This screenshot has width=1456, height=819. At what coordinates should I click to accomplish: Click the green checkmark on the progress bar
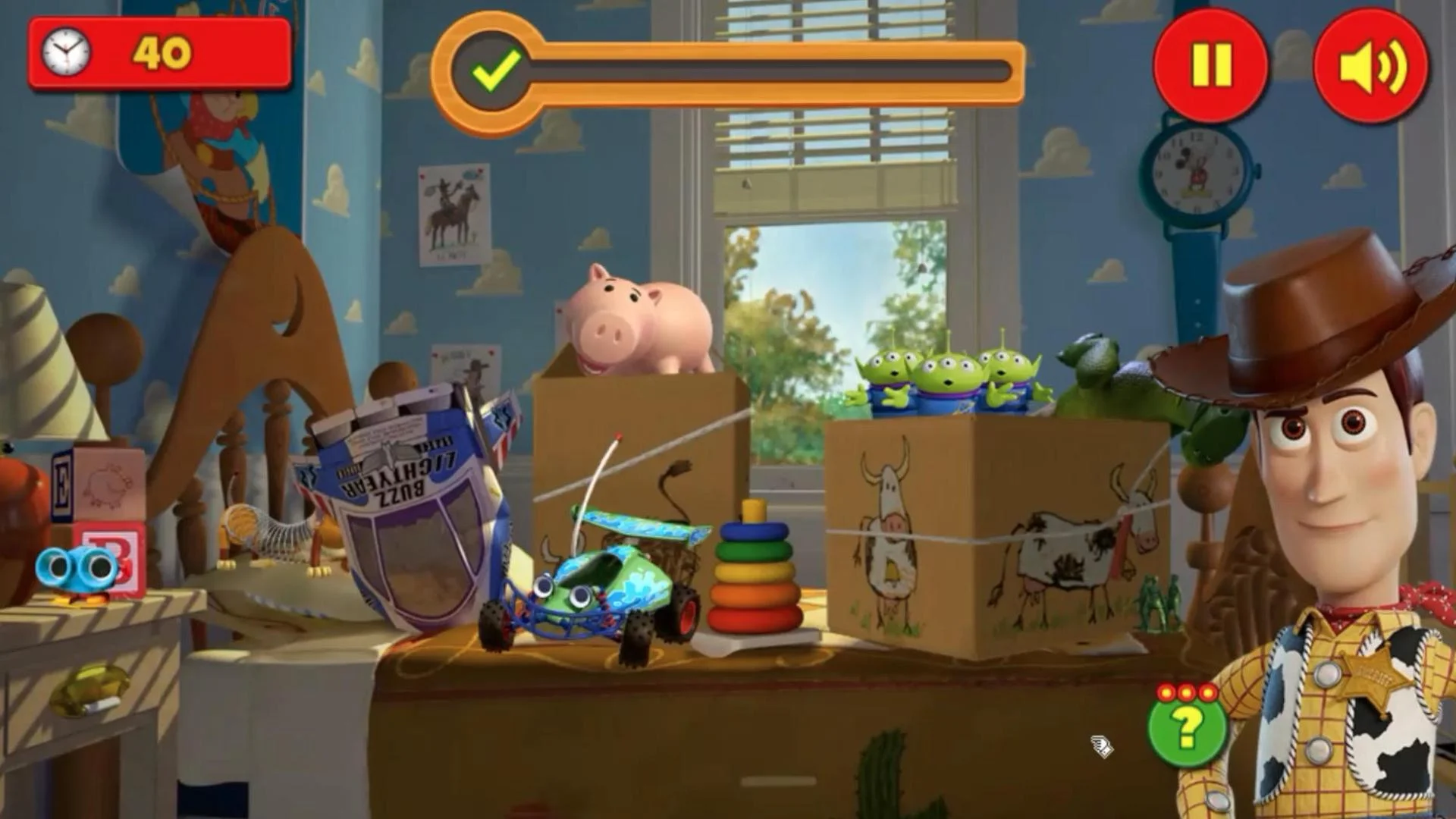[x=495, y=72]
